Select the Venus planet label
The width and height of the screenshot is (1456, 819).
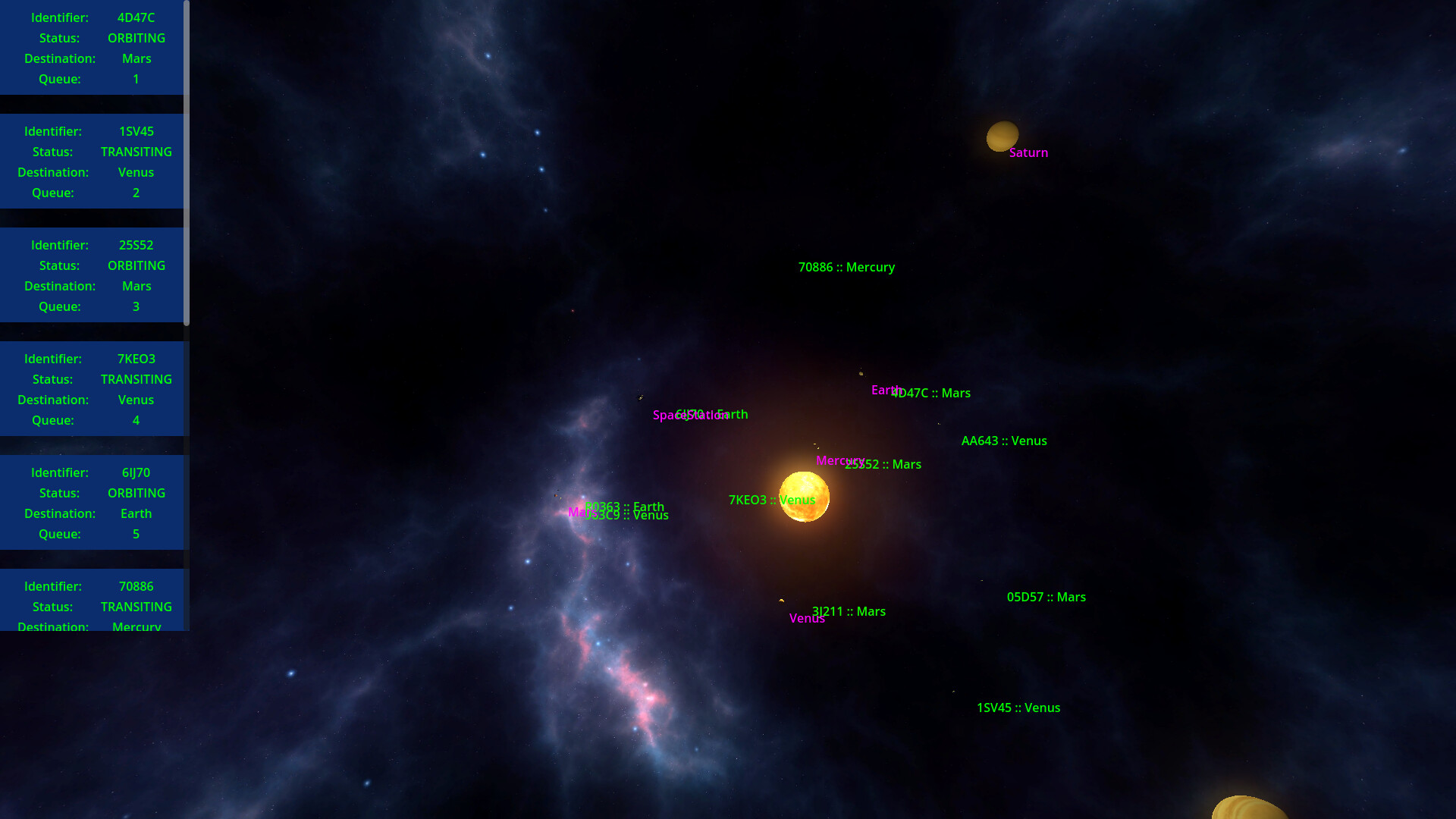coord(807,618)
